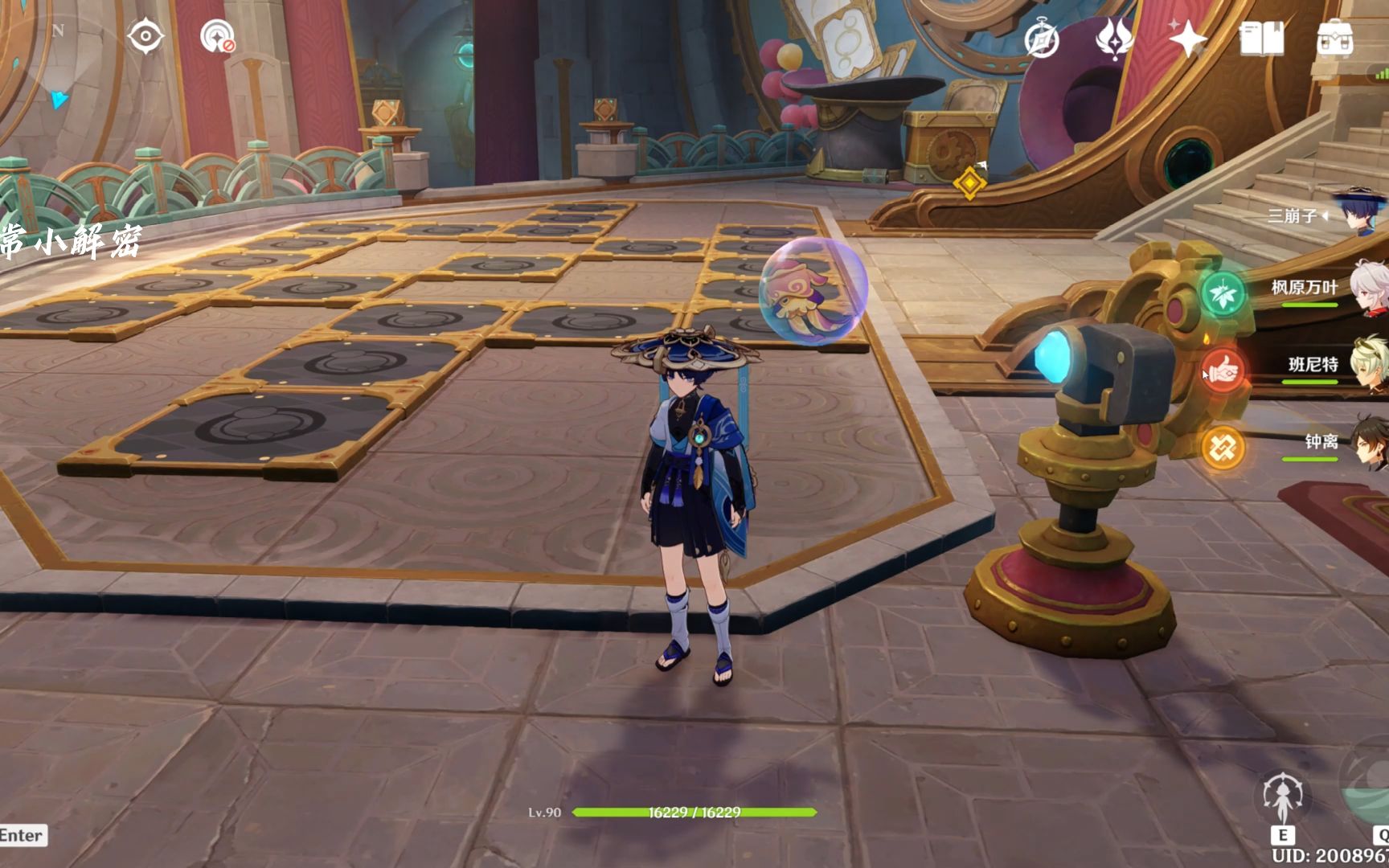Open the backpack inventory
The image size is (1389, 868).
point(1334,39)
